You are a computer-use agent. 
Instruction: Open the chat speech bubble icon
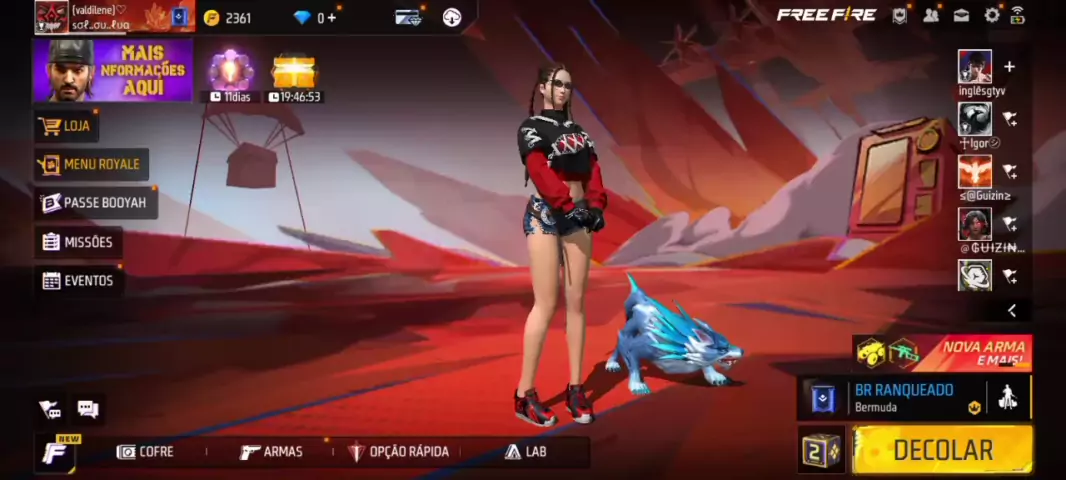[88, 409]
